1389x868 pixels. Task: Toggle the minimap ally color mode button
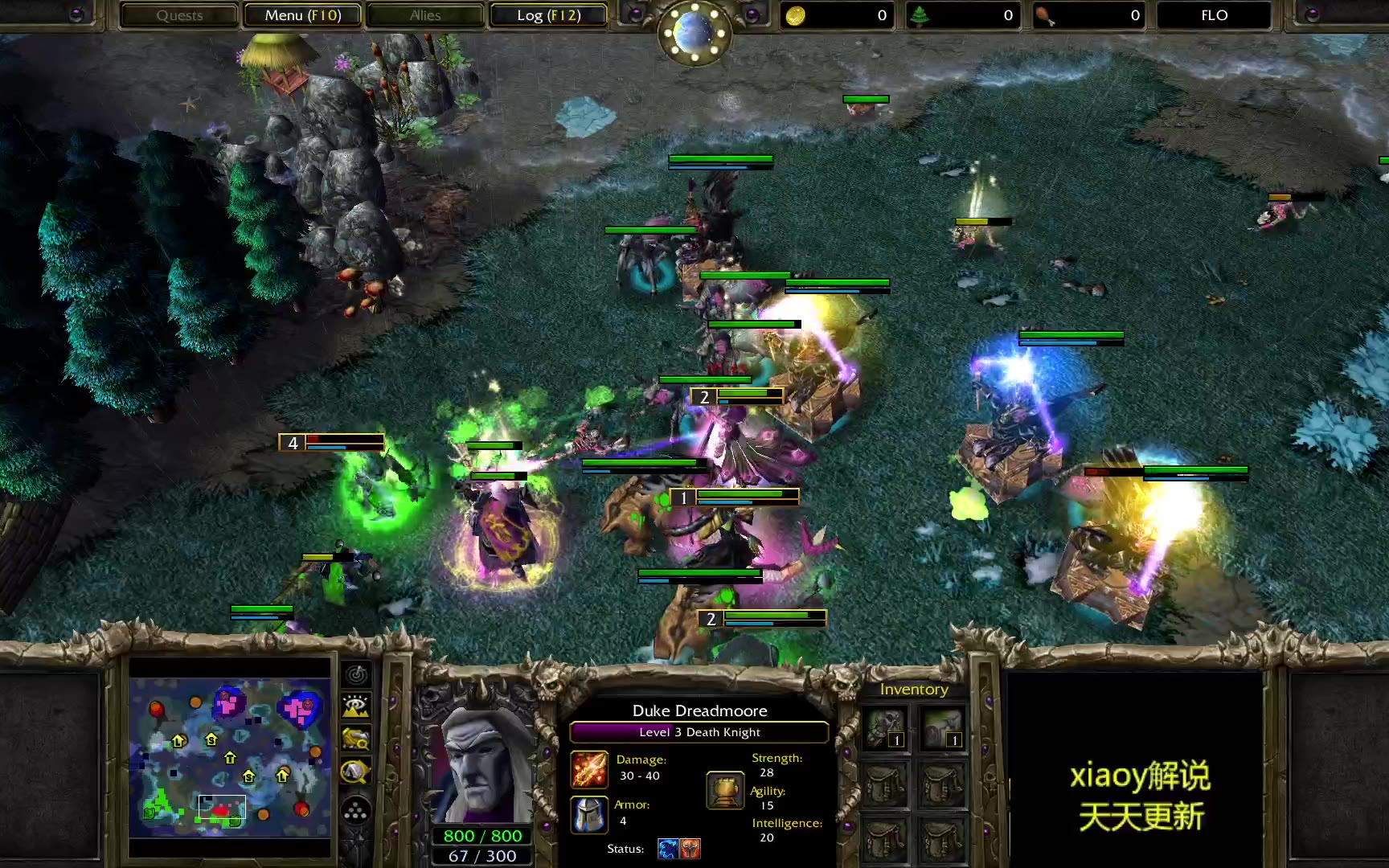click(356, 738)
